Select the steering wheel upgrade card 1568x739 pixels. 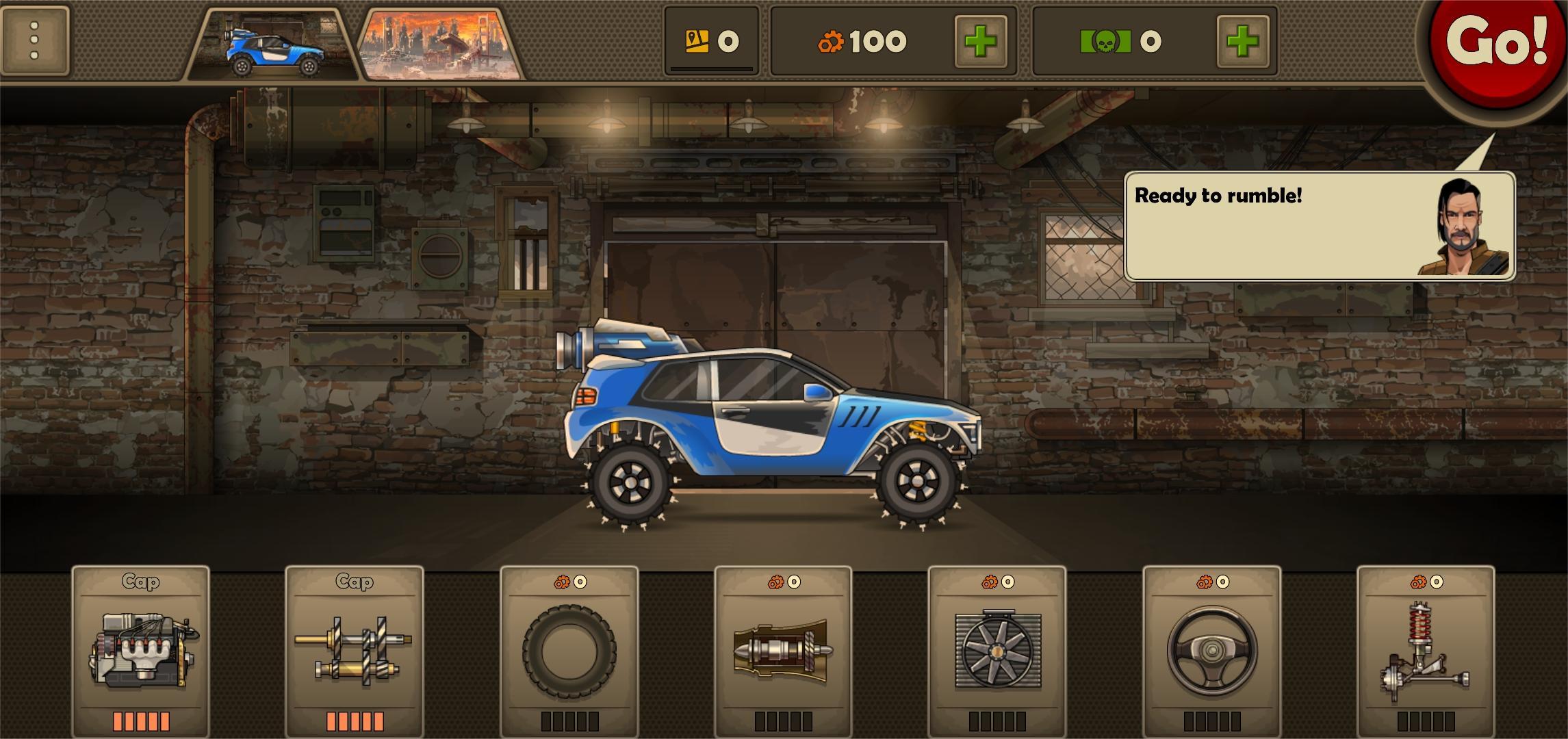(1212, 650)
